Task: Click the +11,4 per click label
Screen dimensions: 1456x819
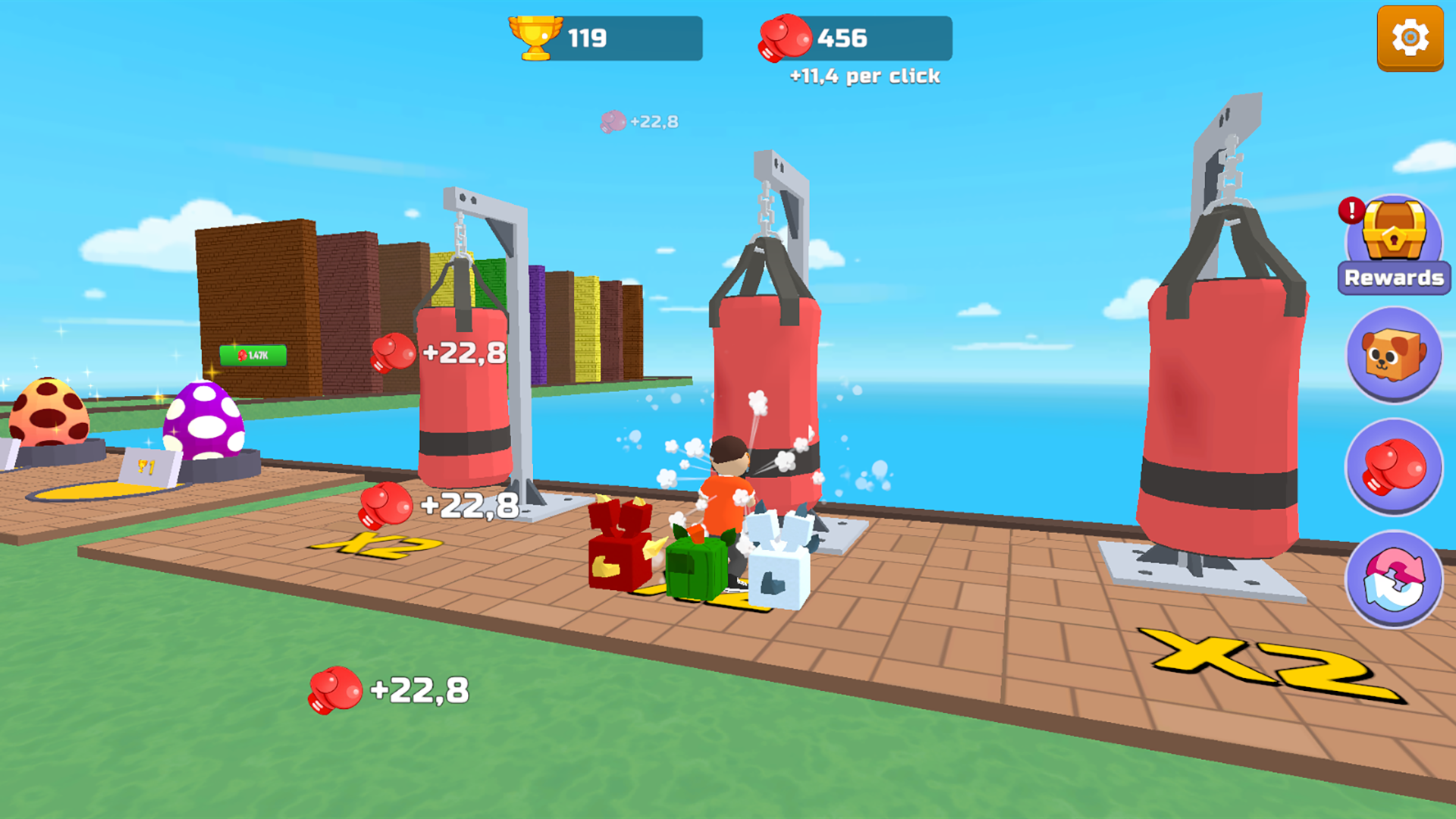Action: coord(864,76)
